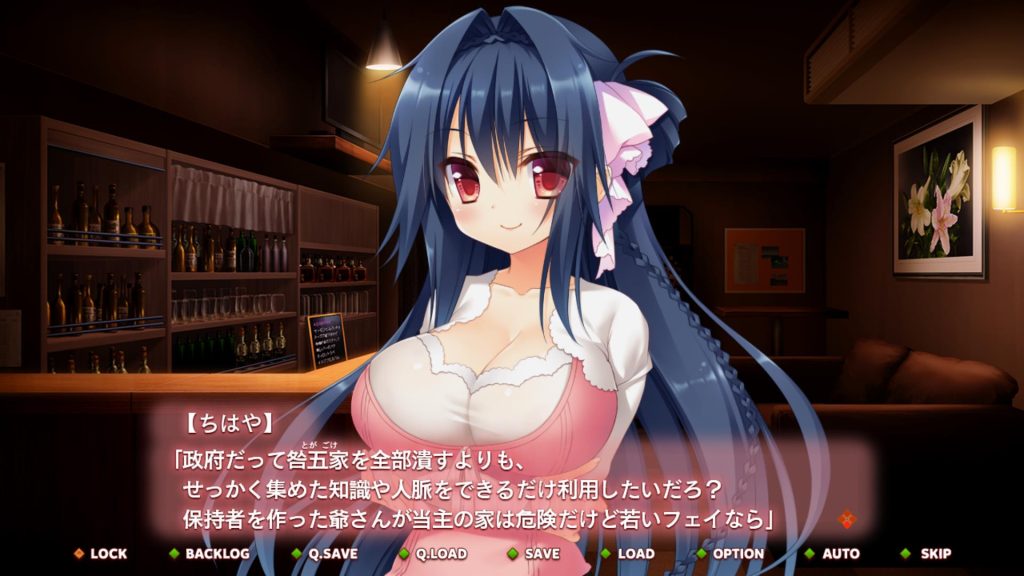Click the red diamond advance-text indicator
This screenshot has width=1024, height=576.
pos(847,519)
